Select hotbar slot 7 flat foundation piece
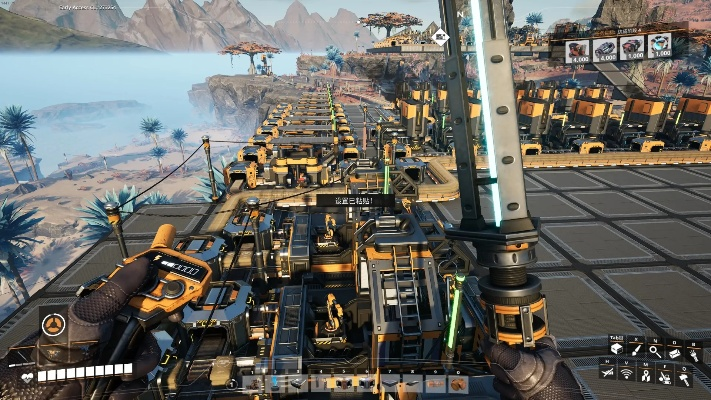Image resolution: width=711 pixels, height=400 pixels. point(388,384)
